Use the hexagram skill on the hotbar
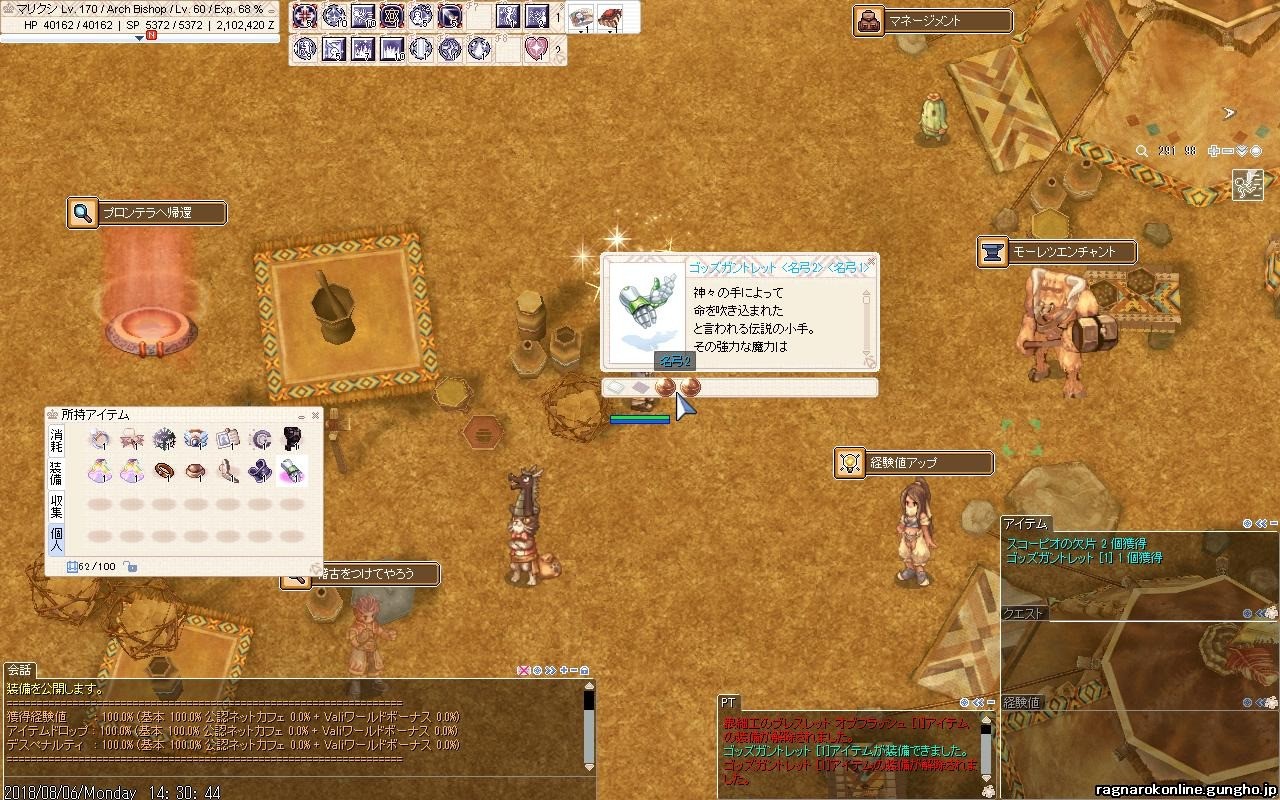 click(392, 16)
